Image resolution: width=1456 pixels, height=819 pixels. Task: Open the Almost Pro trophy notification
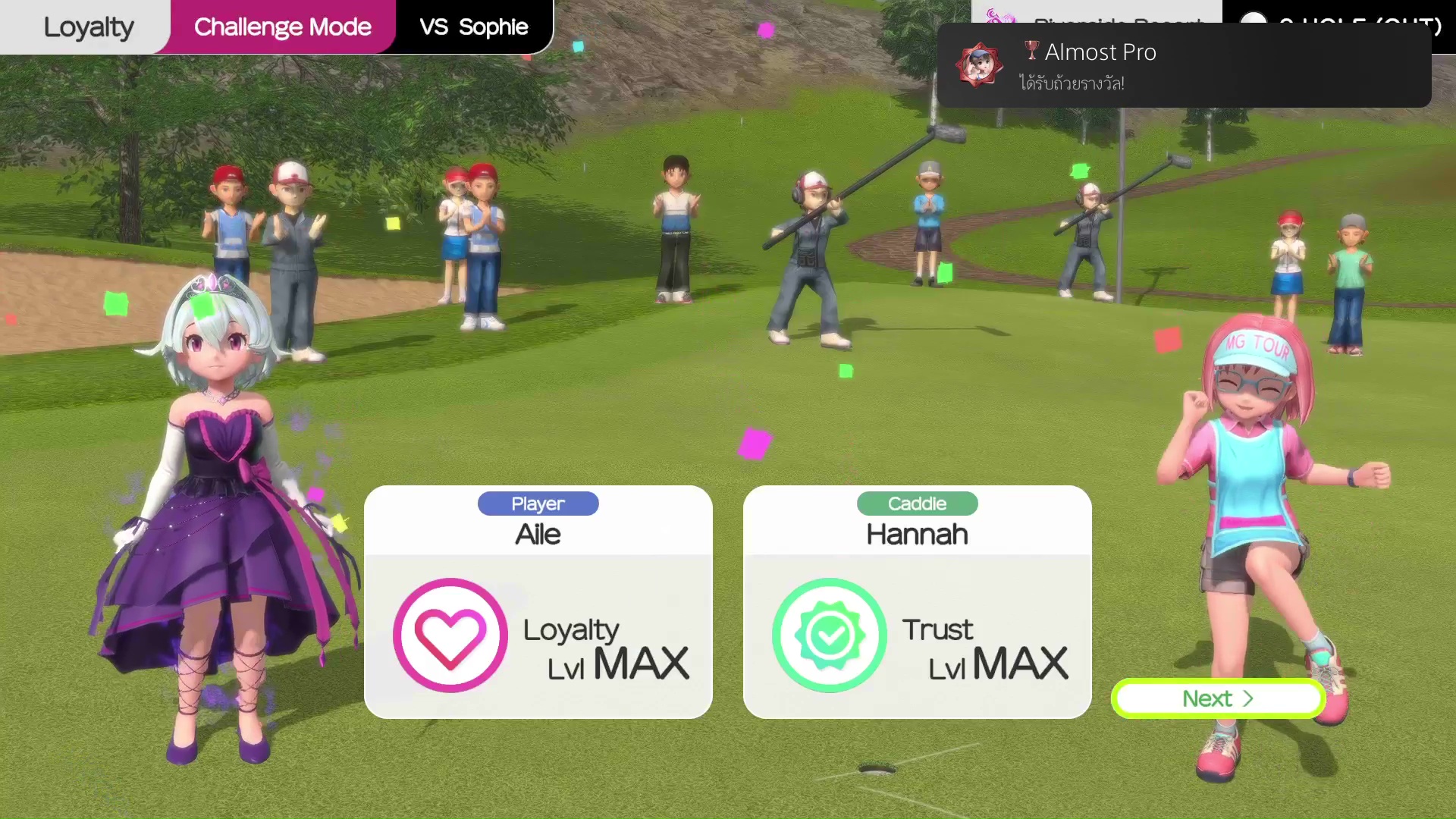(1183, 66)
